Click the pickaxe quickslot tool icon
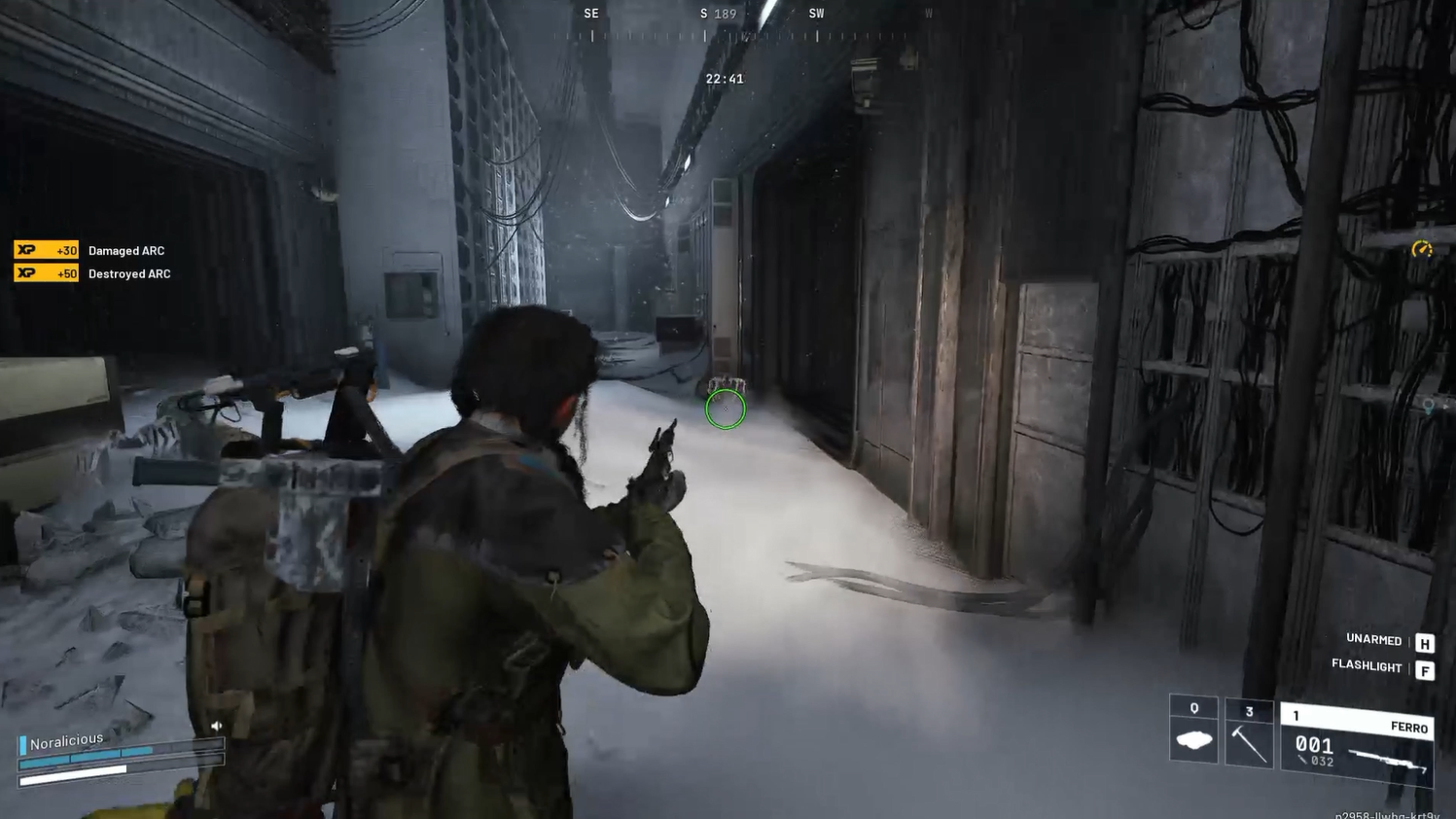The width and height of the screenshot is (1456, 819). 1248,741
